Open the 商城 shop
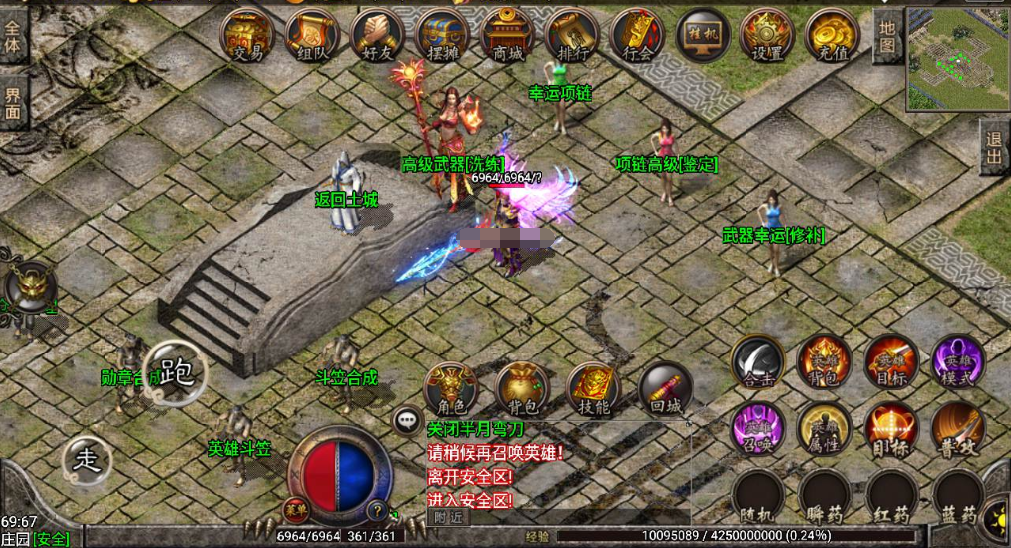This screenshot has width=1011, height=548. [508, 36]
